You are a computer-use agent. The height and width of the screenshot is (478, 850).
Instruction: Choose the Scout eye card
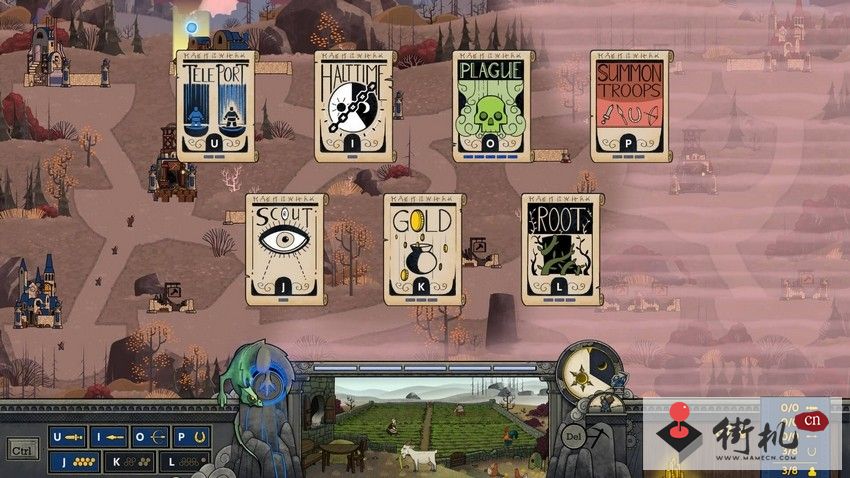(x=285, y=249)
